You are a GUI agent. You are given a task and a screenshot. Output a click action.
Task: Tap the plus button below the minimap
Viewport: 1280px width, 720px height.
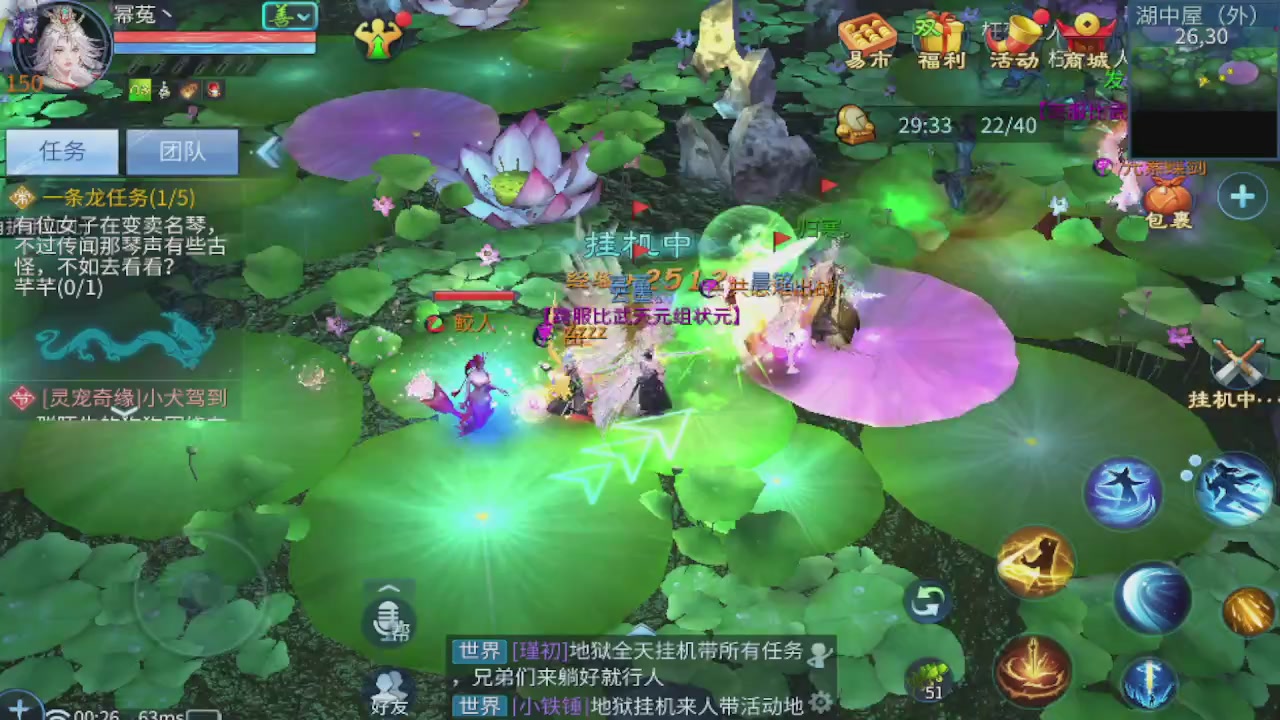(x=1242, y=197)
